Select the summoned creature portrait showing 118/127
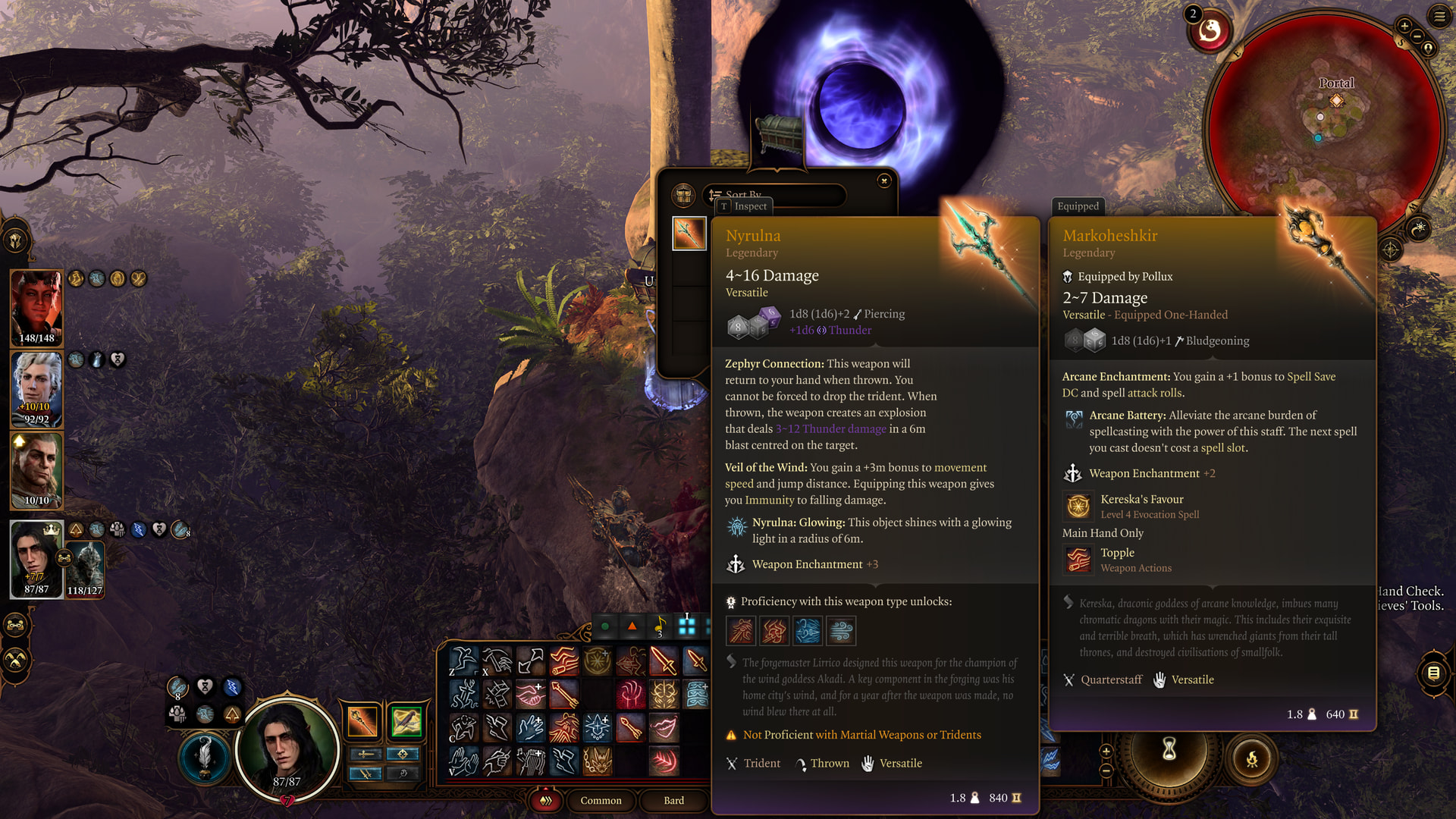This screenshot has width=1456, height=819. (85, 569)
